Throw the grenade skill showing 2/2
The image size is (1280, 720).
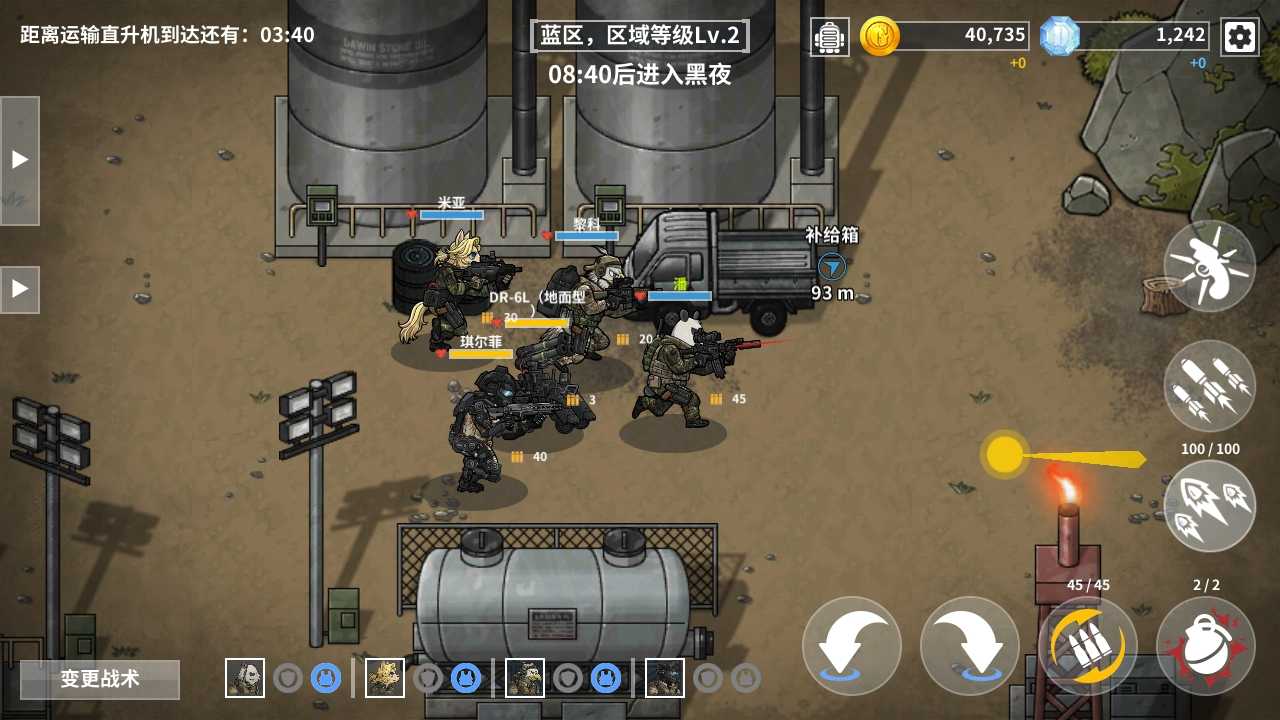1207,645
